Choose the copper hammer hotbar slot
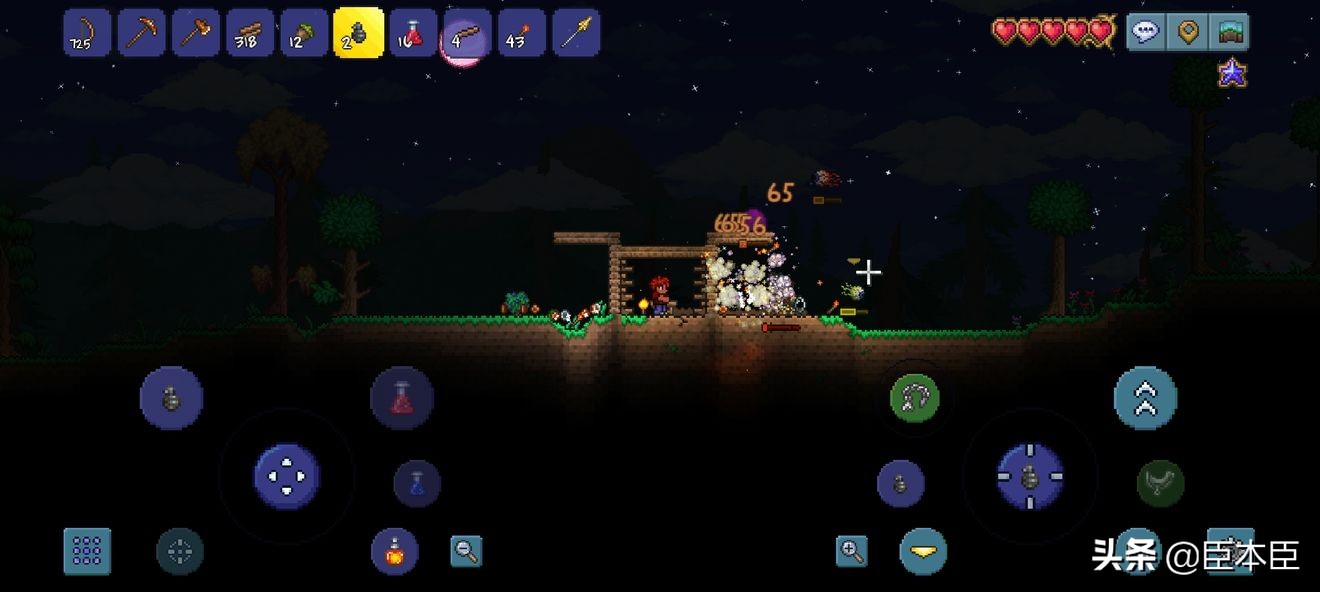Image resolution: width=1320 pixels, height=592 pixels. point(195,33)
